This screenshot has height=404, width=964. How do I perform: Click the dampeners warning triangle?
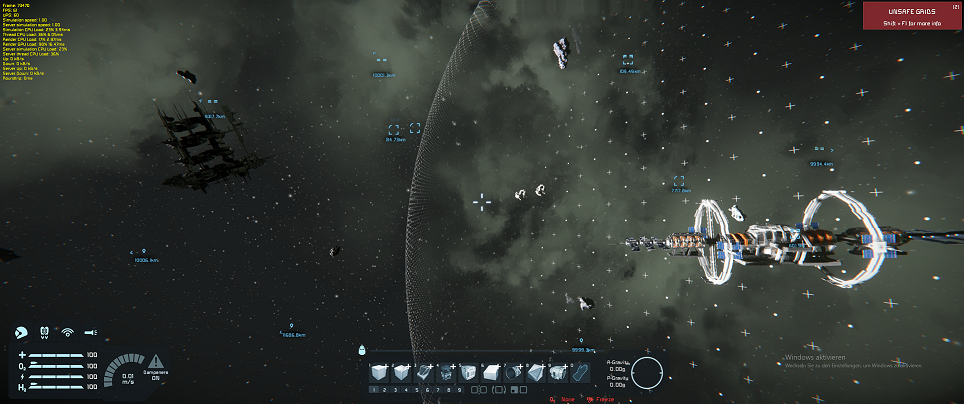coord(156,360)
